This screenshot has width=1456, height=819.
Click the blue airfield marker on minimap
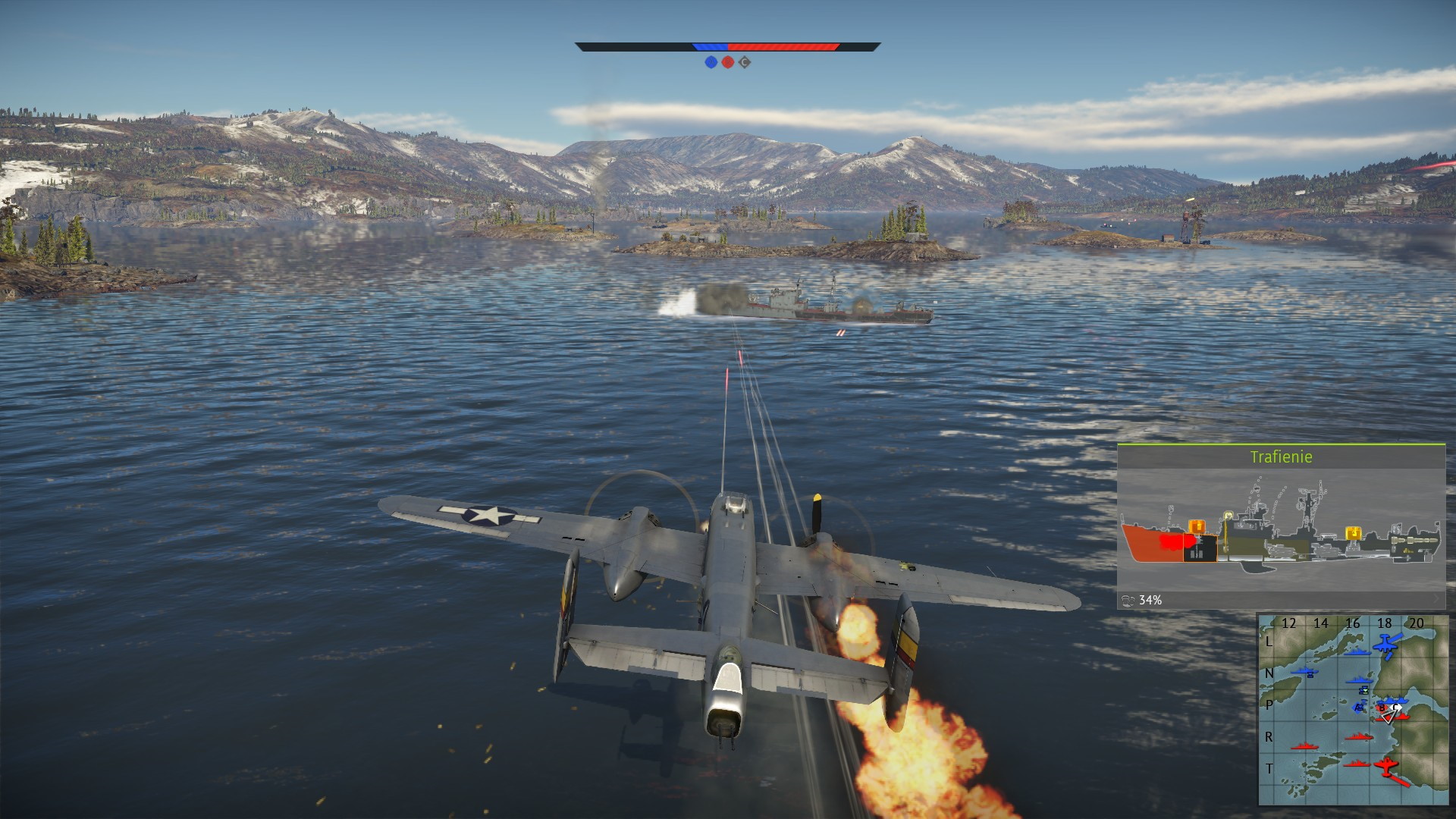pos(1385,646)
